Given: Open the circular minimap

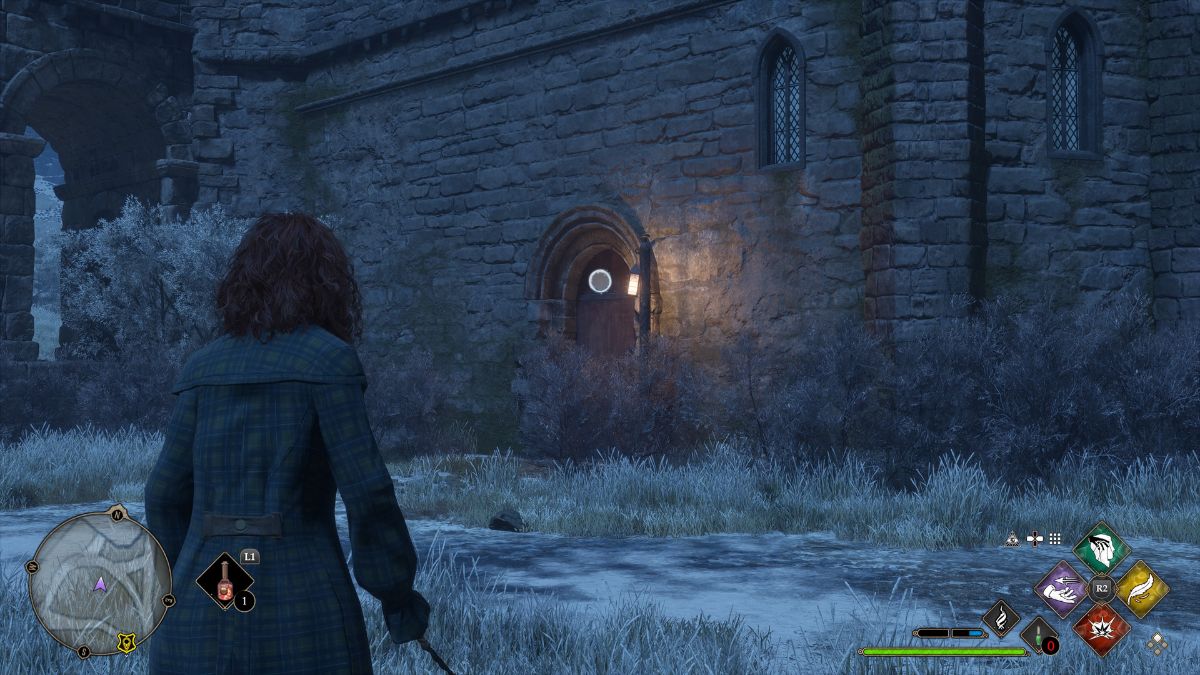Looking at the screenshot, I should click(x=99, y=583).
